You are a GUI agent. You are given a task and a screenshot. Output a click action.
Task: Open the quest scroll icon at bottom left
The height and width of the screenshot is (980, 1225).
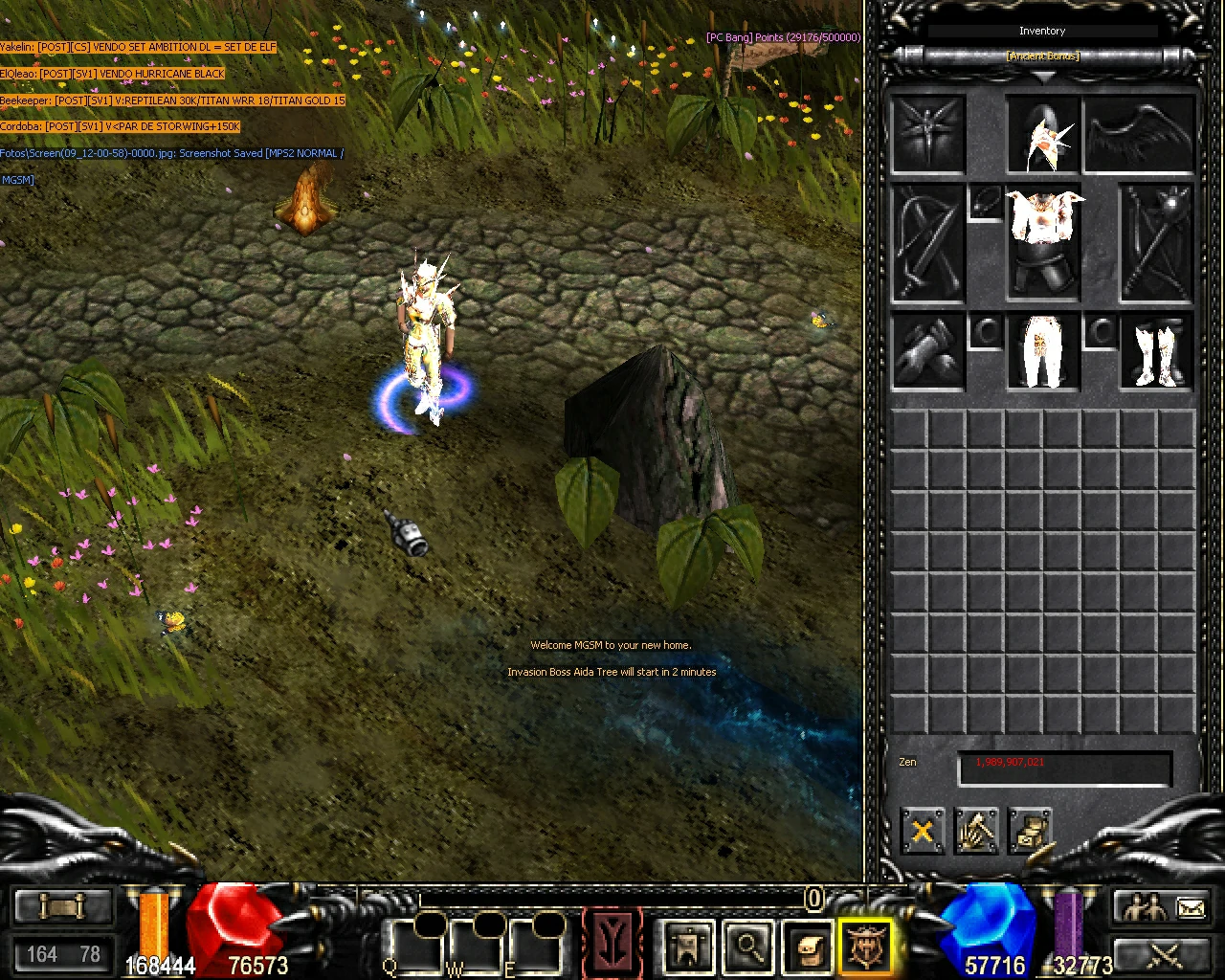(x=62, y=903)
